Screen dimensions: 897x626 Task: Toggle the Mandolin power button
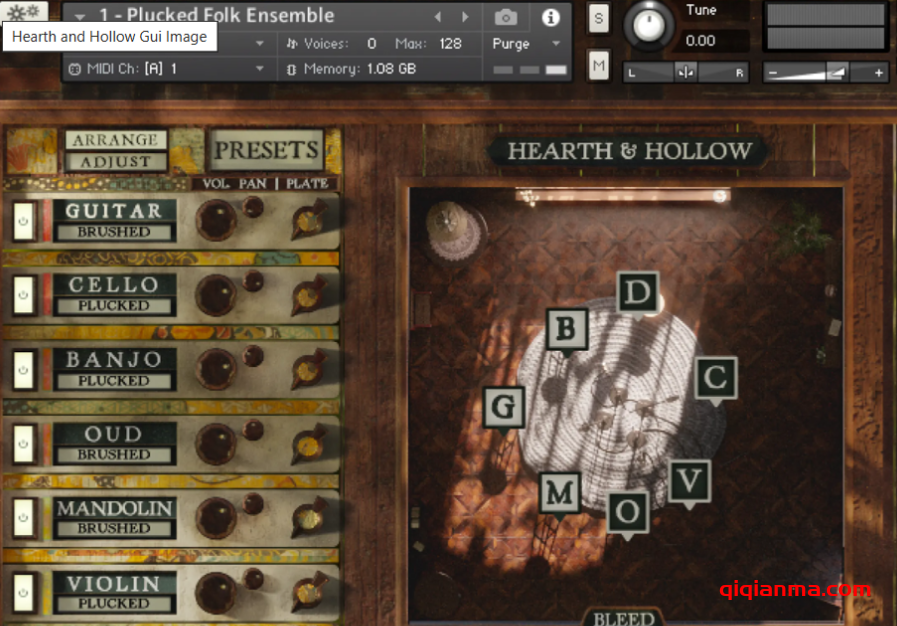tap(23, 517)
